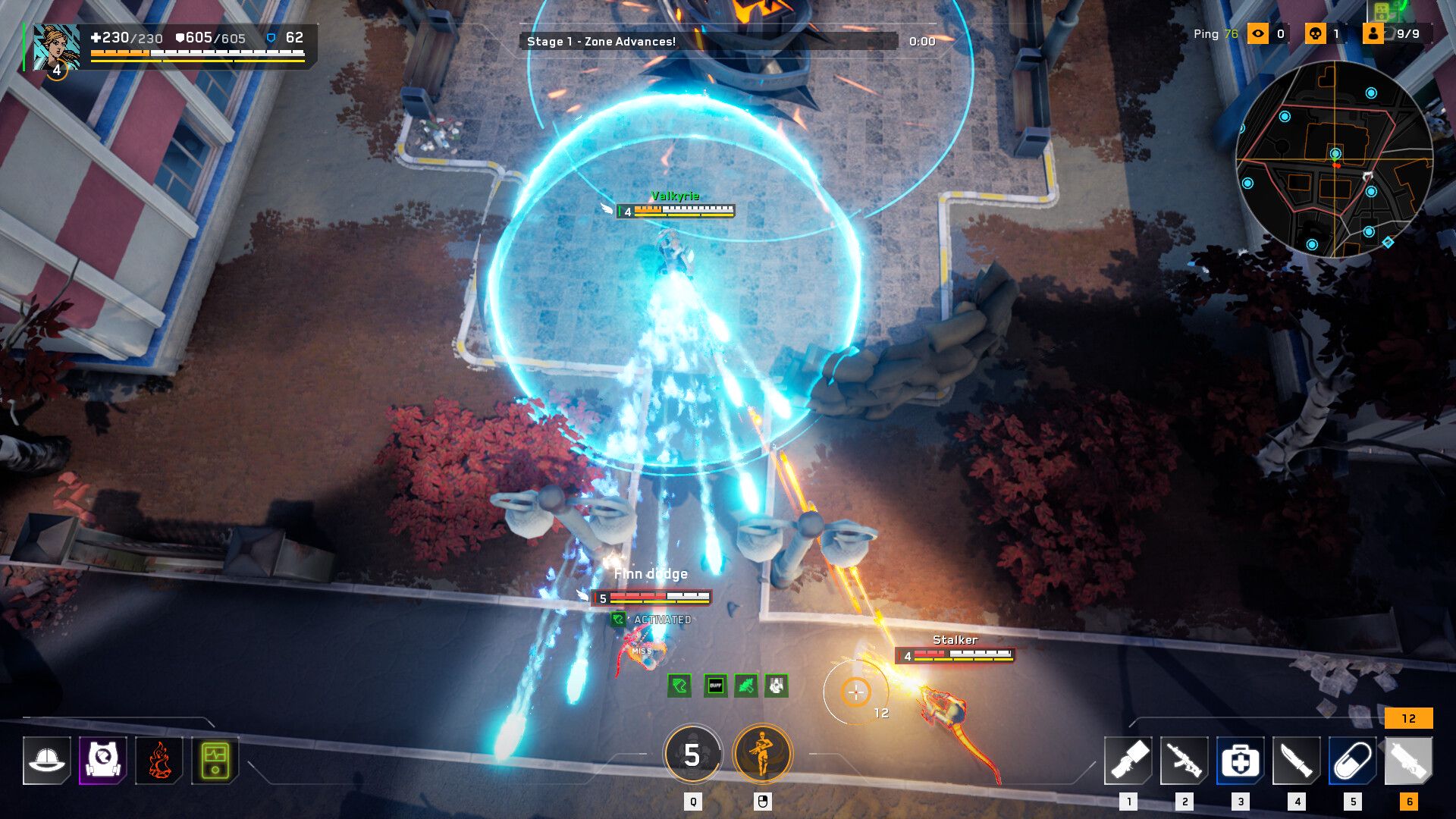Click the orange eye spectators icon
This screenshot has width=1456, height=819.
tap(1258, 33)
